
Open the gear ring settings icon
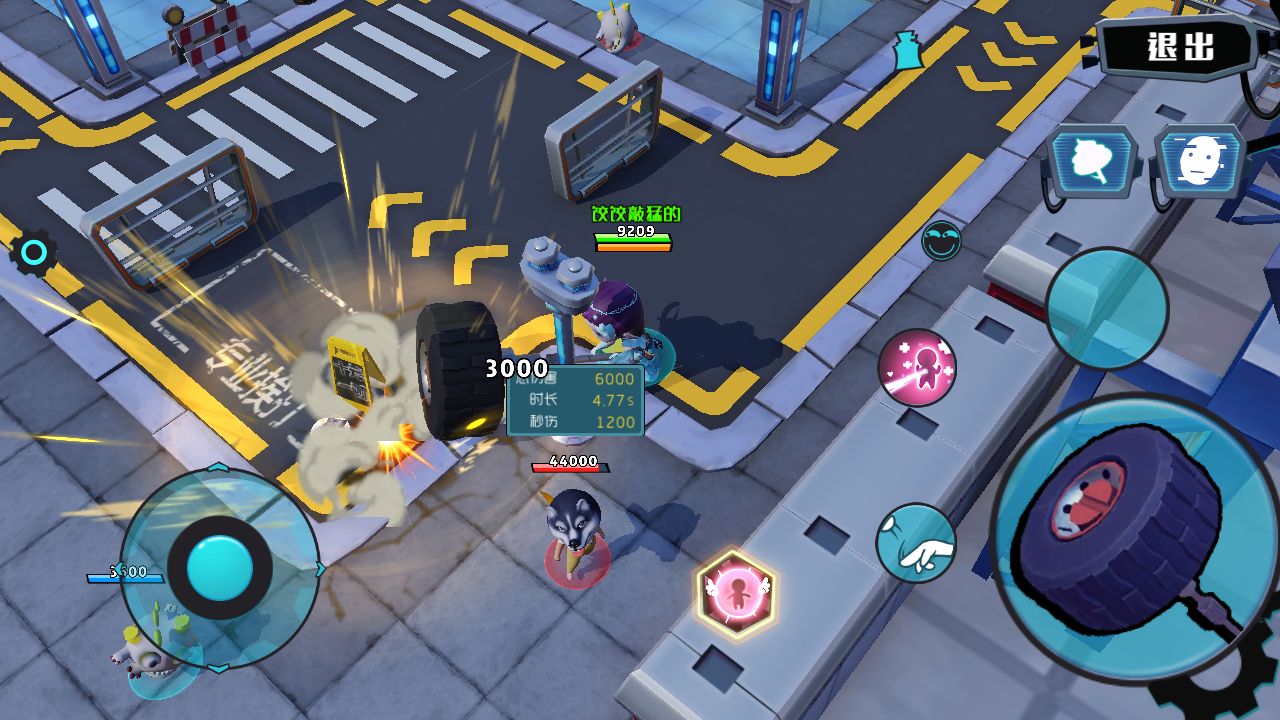(34, 253)
